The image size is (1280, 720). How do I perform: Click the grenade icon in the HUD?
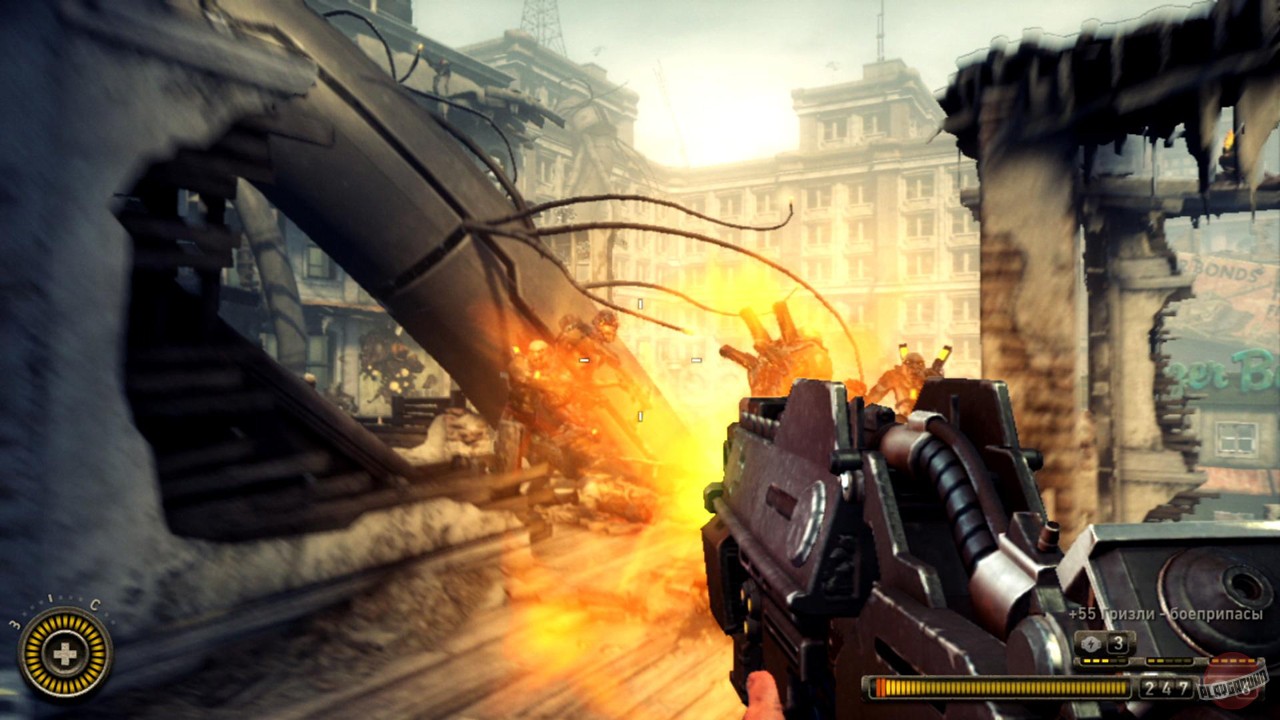coord(1091,643)
